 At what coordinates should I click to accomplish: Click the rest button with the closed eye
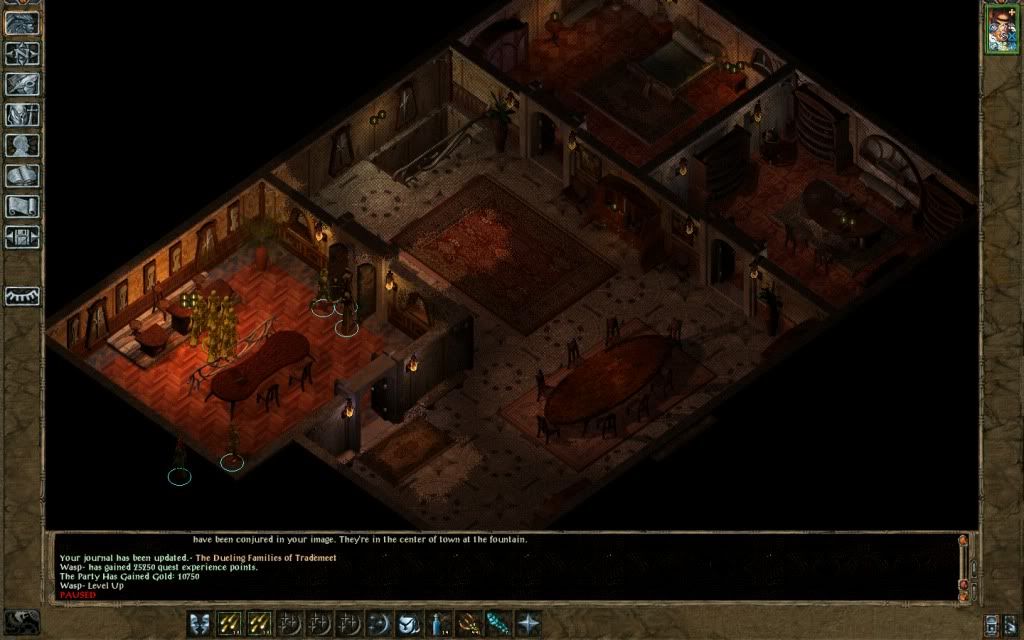[x=22, y=296]
